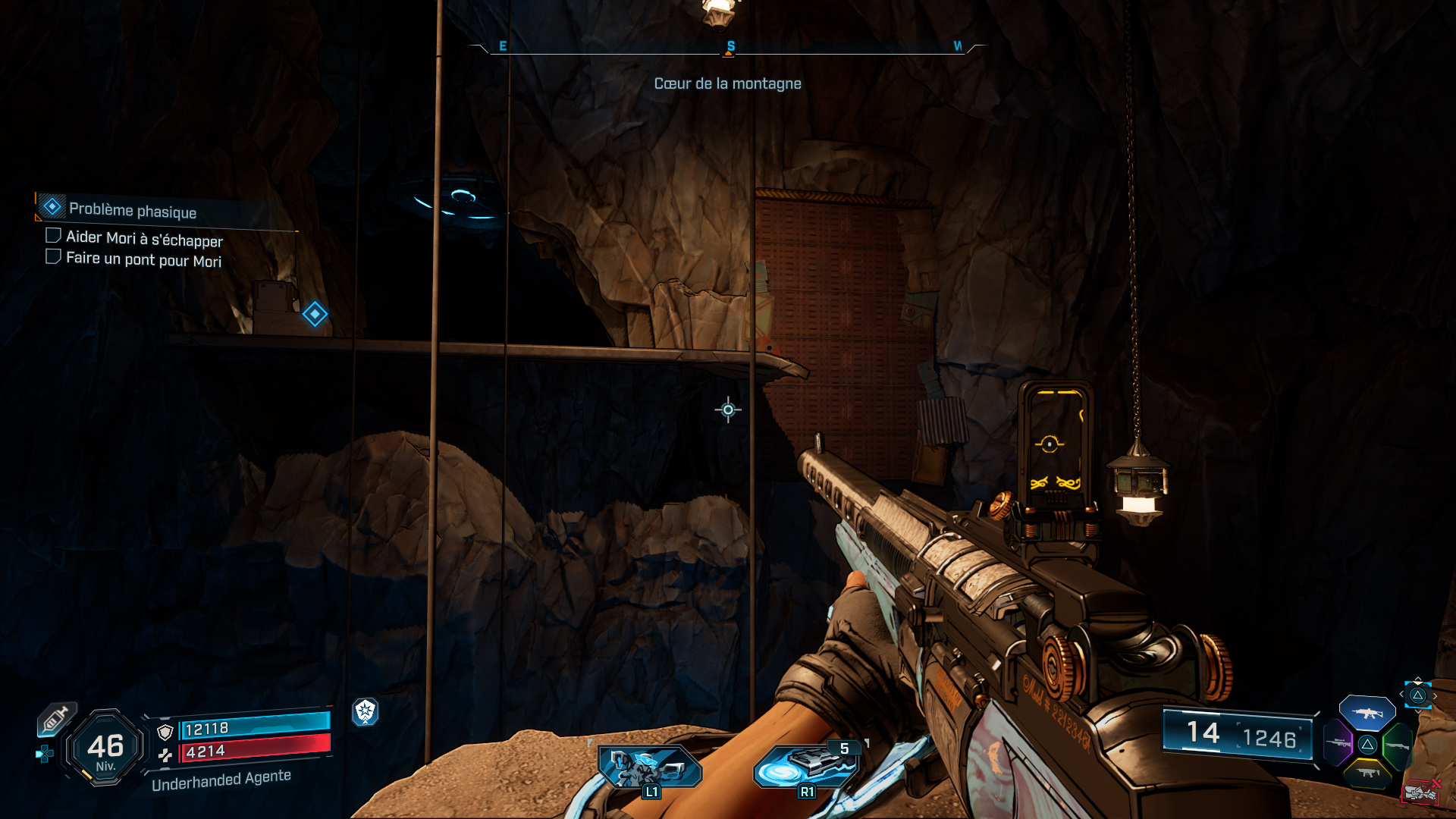Click the Faire un pont pour Mori objective

coord(143,259)
